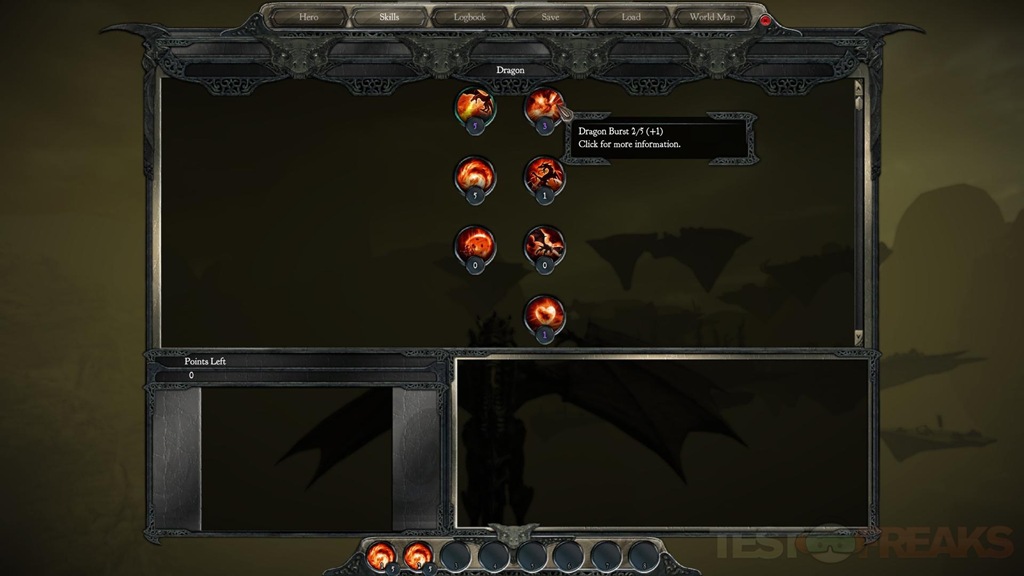Pick the fiery orb skill at level 0

coord(475,244)
